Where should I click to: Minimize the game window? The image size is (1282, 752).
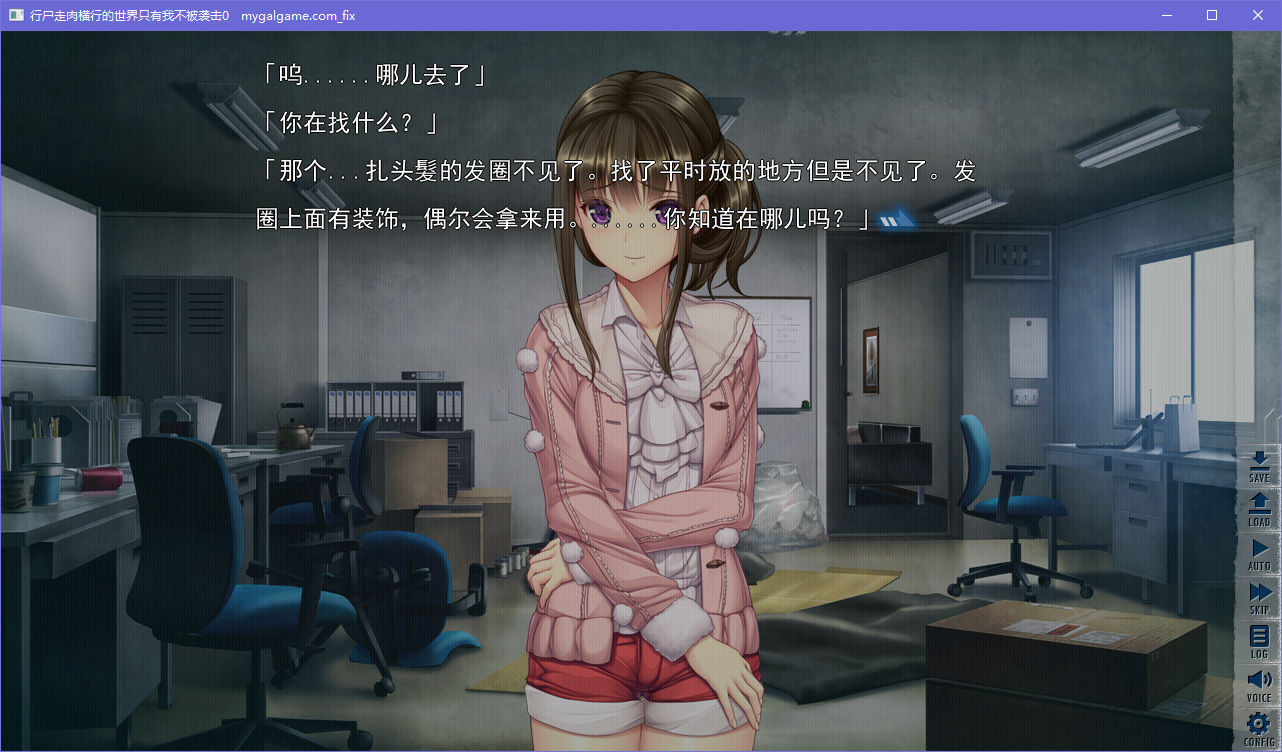point(1166,15)
